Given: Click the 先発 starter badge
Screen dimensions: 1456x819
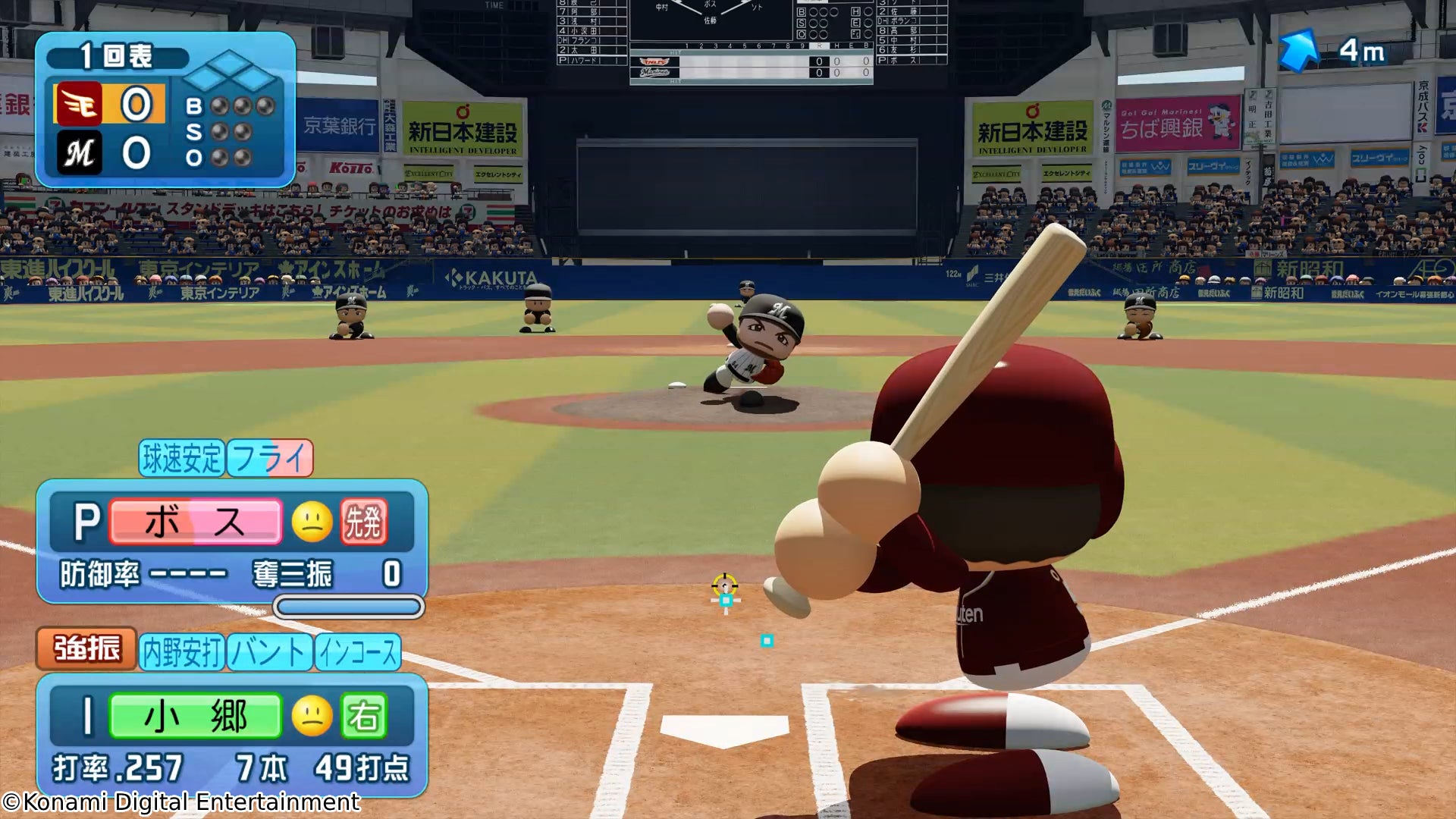Looking at the screenshot, I should pos(364,522).
